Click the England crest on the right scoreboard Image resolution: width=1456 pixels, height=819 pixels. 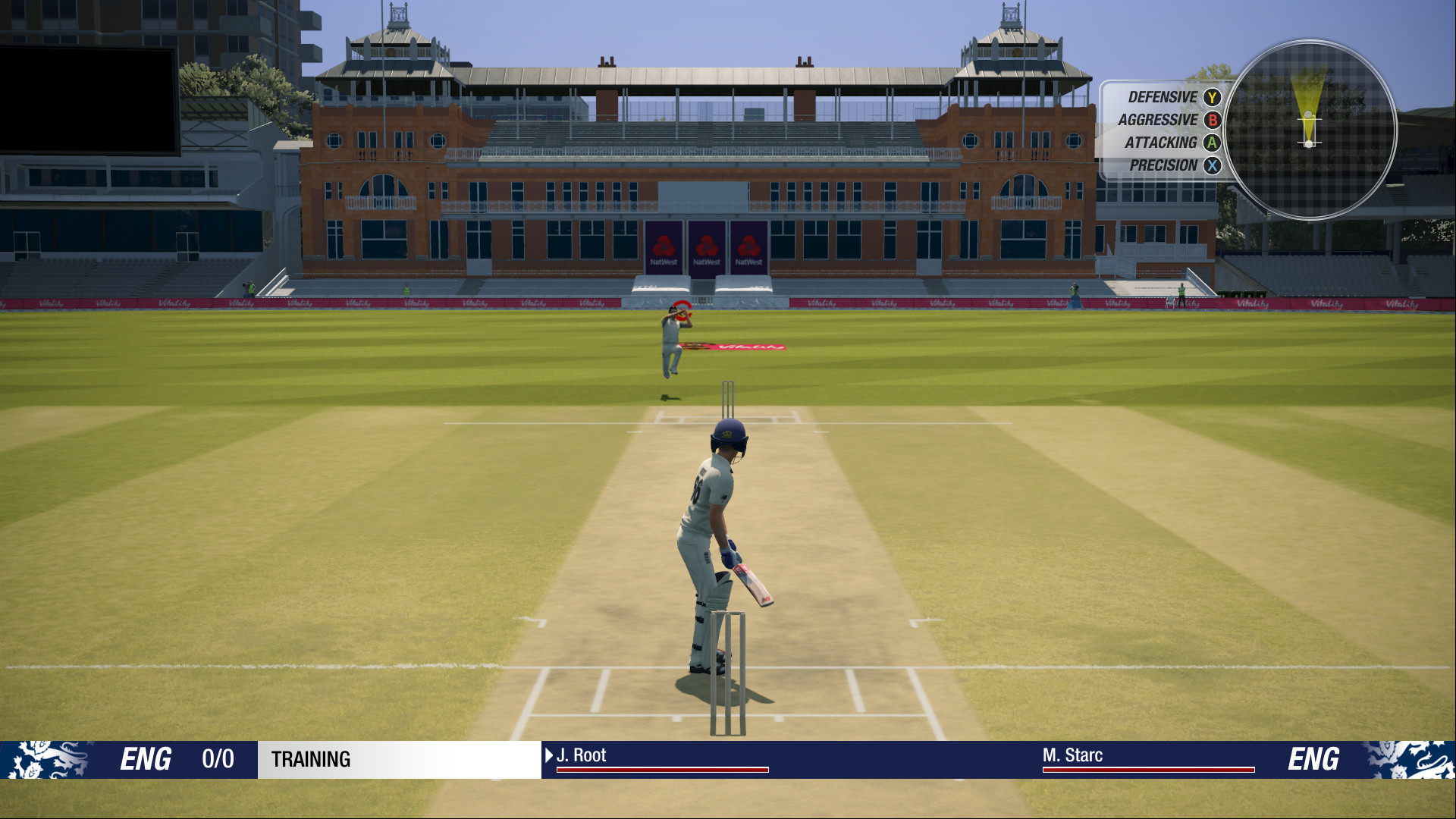click(x=1412, y=758)
